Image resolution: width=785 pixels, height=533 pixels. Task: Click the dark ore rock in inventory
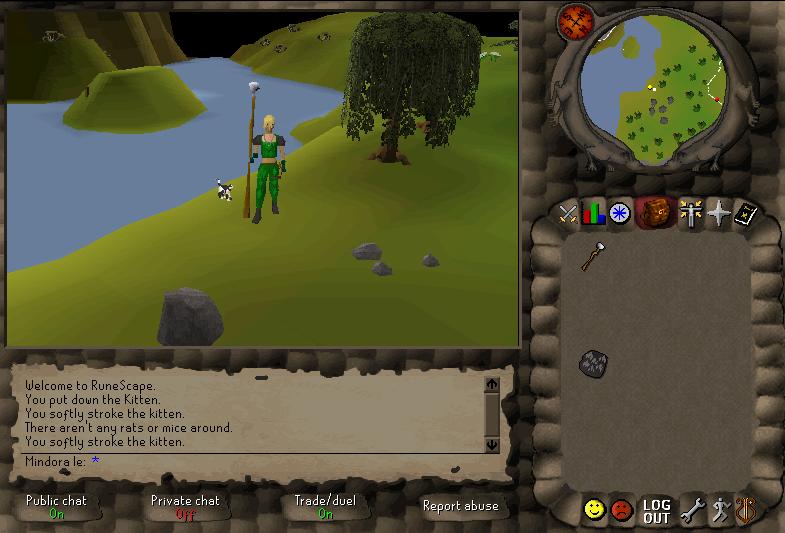coord(594,363)
